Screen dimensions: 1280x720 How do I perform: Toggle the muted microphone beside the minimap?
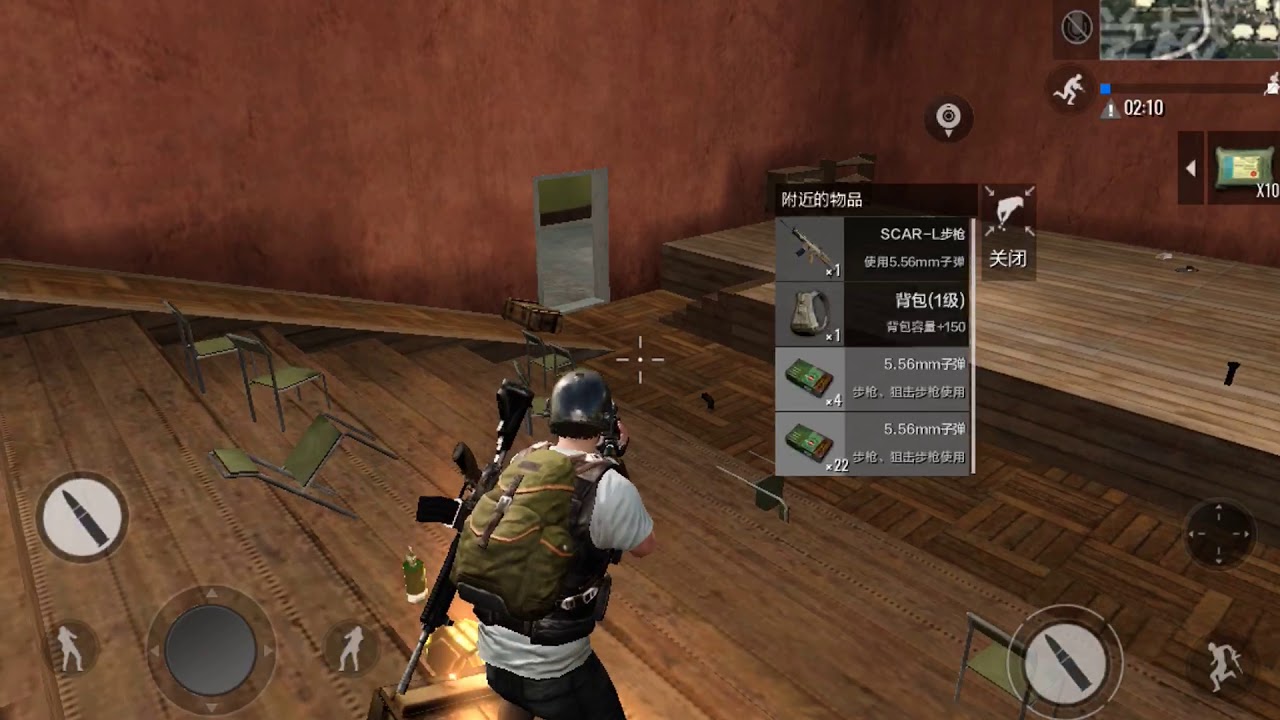click(x=1075, y=26)
